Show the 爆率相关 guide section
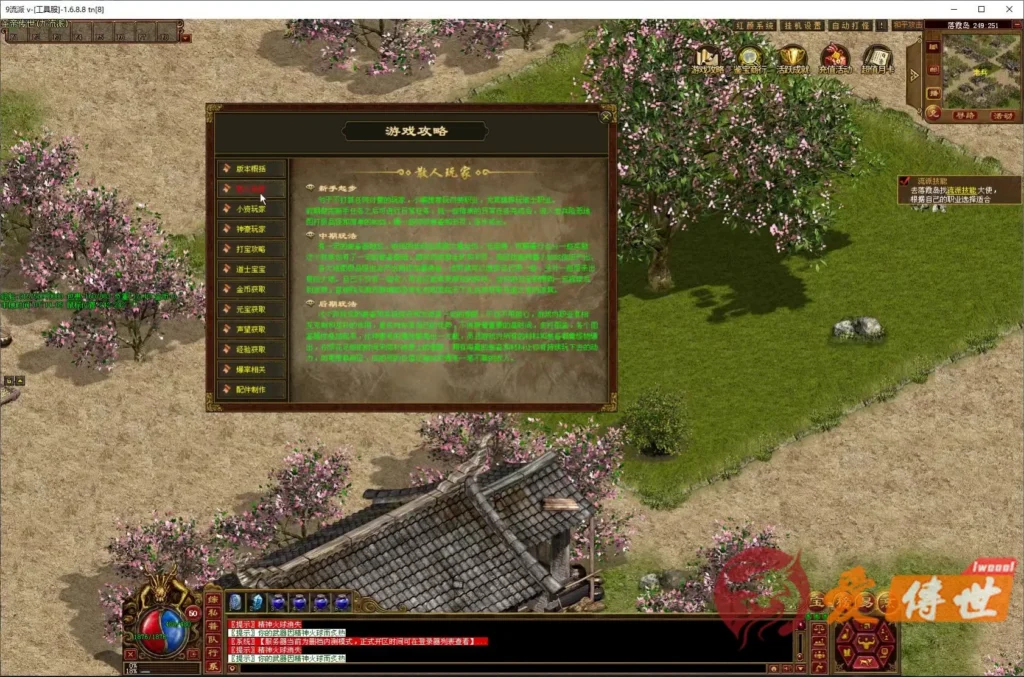Viewport: 1024px width, 677px height. coord(251,369)
